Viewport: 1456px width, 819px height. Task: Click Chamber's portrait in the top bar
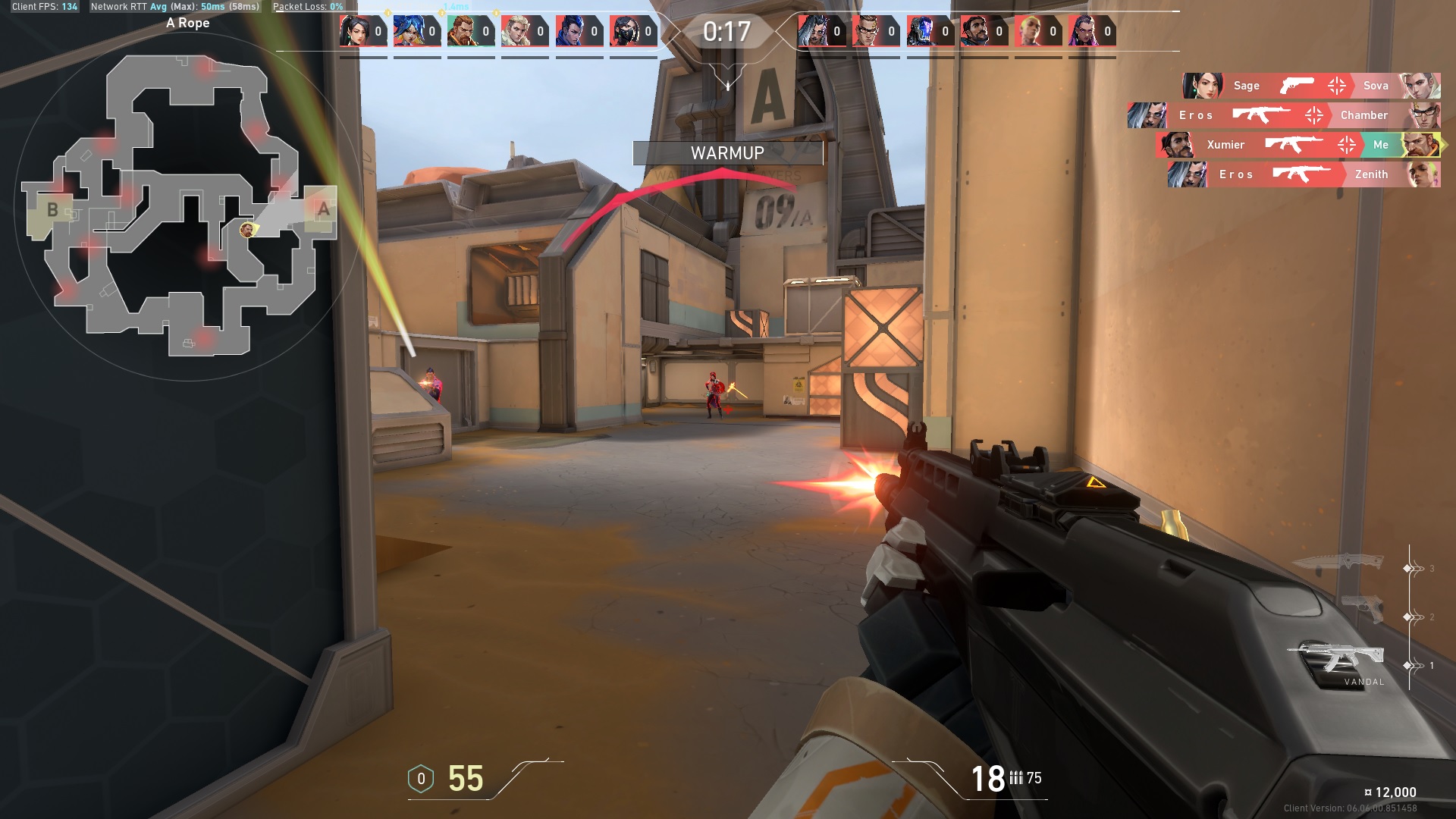pos(868,31)
